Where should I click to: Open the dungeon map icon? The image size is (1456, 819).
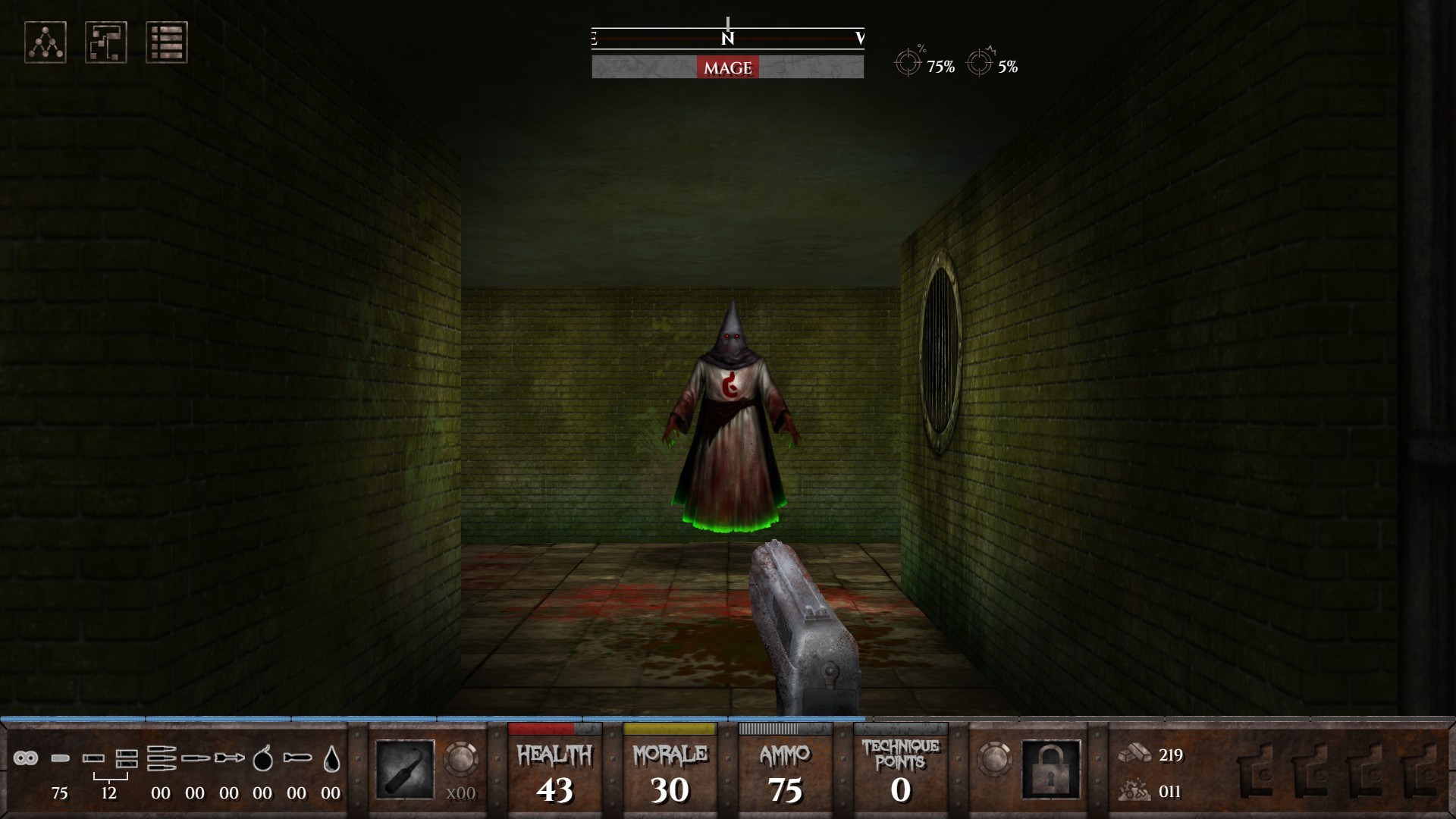[x=106, y=42]
